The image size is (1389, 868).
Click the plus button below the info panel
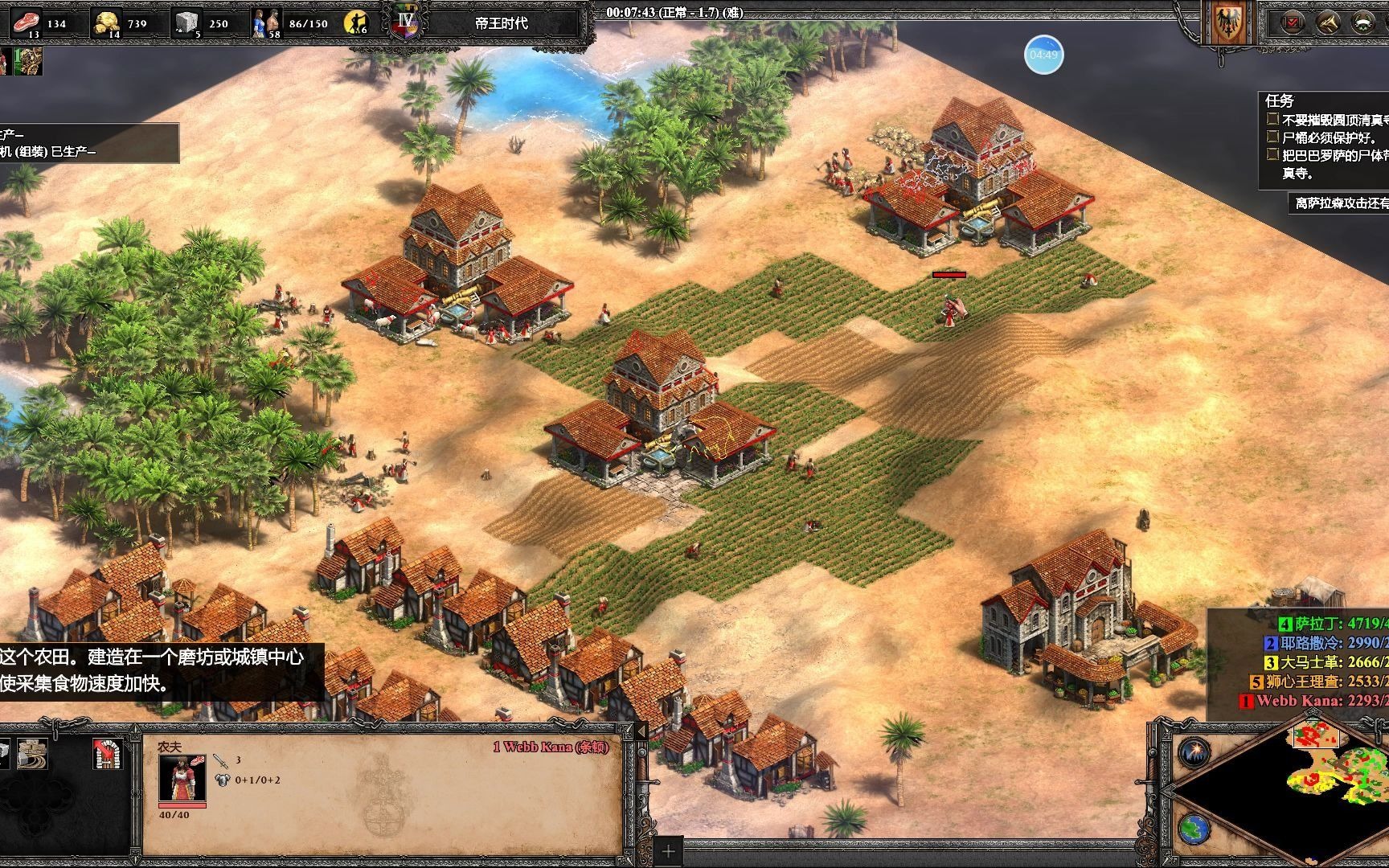pyautogui.click(x=668, y=851)
